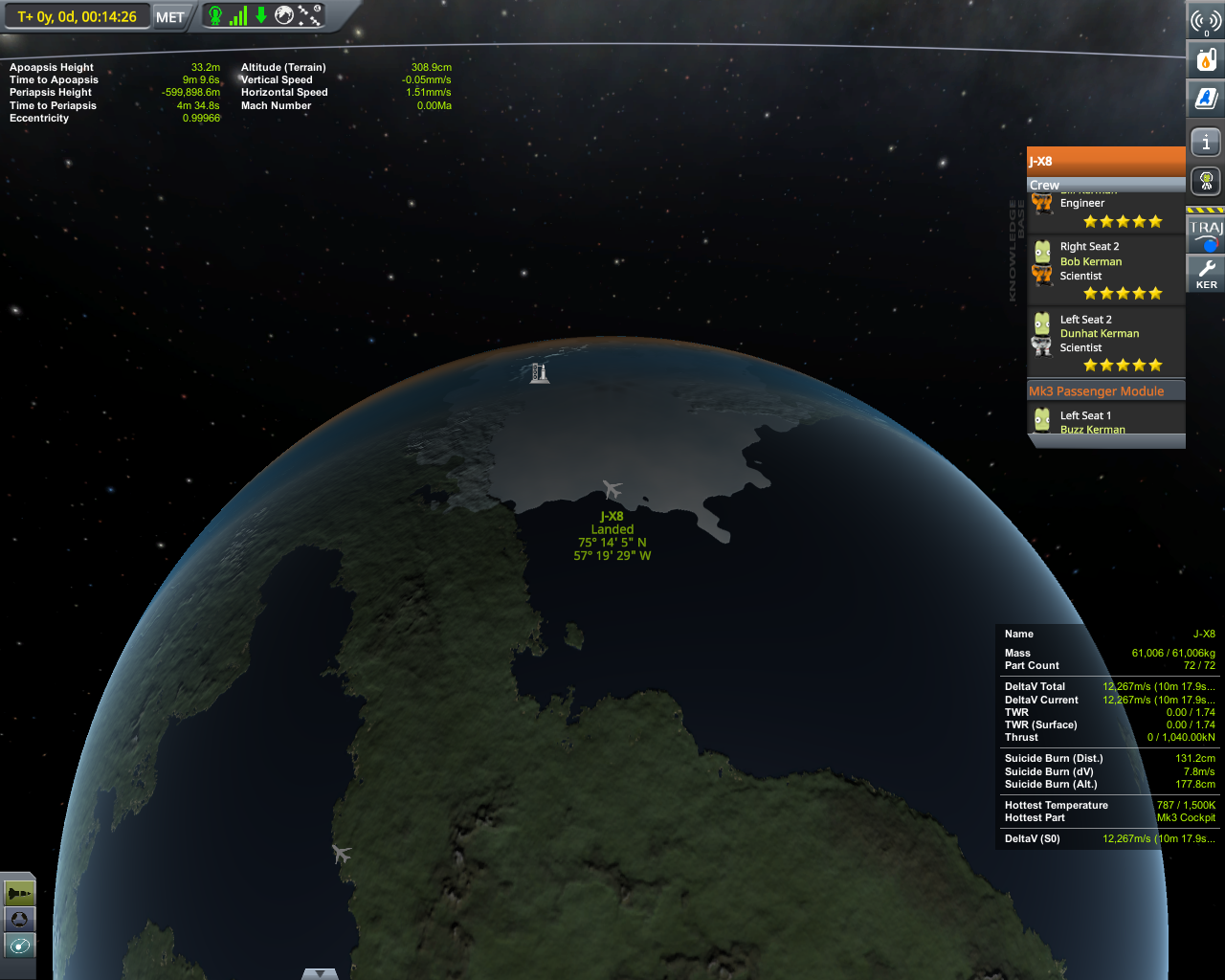Image resolution: width=1225 pixels, height=980 pixels.
Task: Click the green kerbal status icon
Action: point(215,15)
